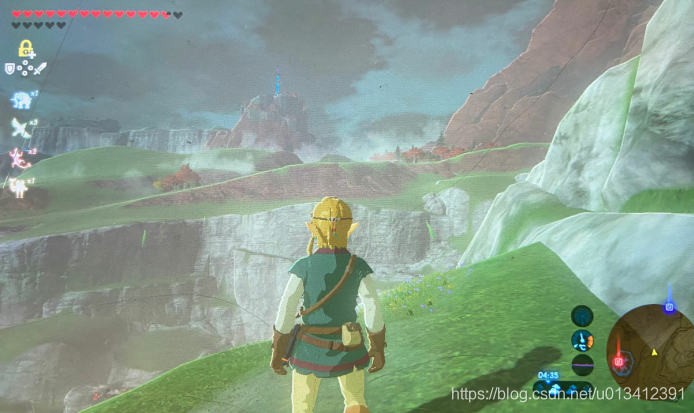
Task: Select the yellow Stasis padlock rune icon
Action: [x=23, y=48]
